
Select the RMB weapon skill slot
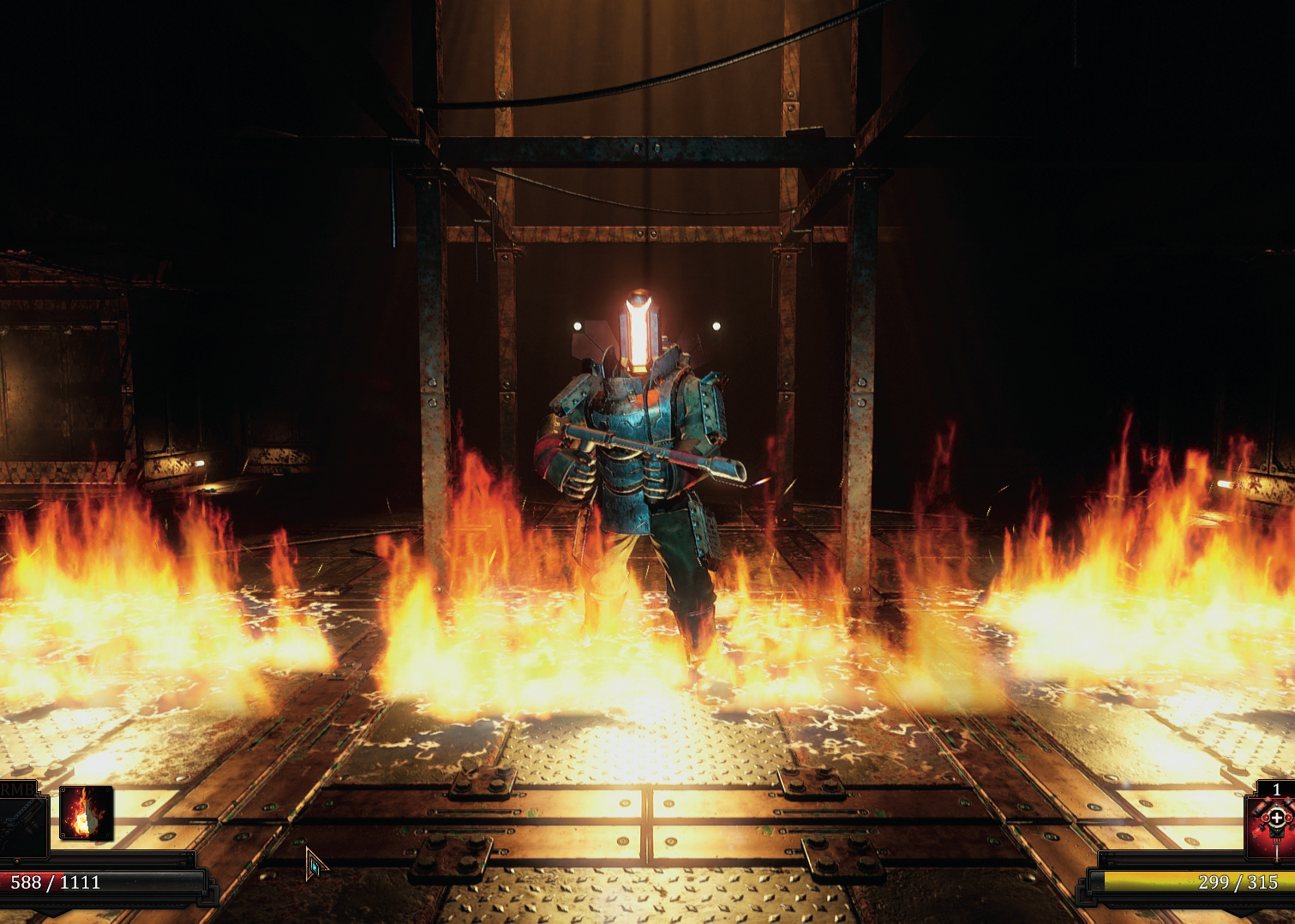click(21, 824)
